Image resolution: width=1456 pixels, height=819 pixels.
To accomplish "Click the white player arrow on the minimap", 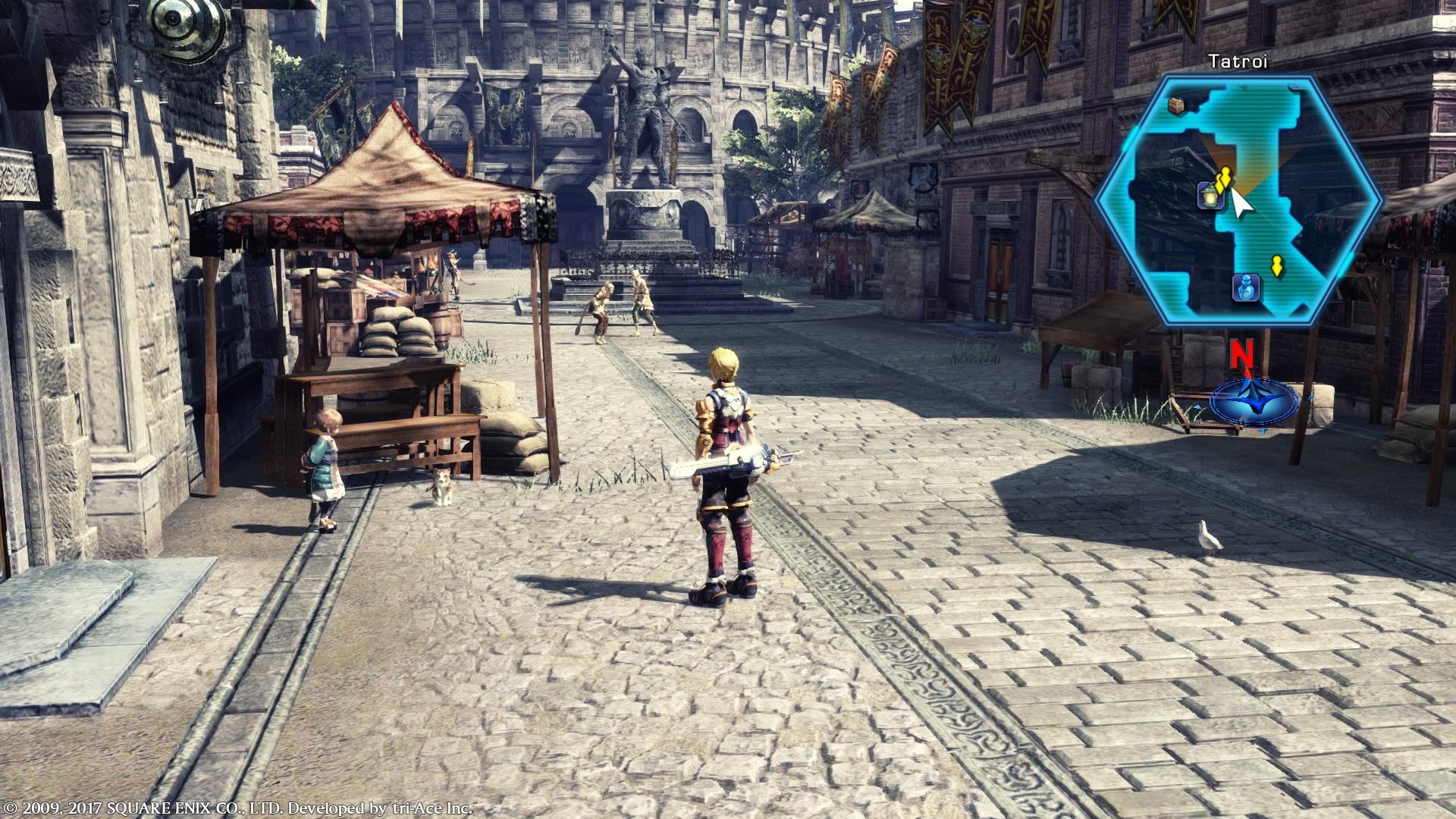I will coord(1240,202).
